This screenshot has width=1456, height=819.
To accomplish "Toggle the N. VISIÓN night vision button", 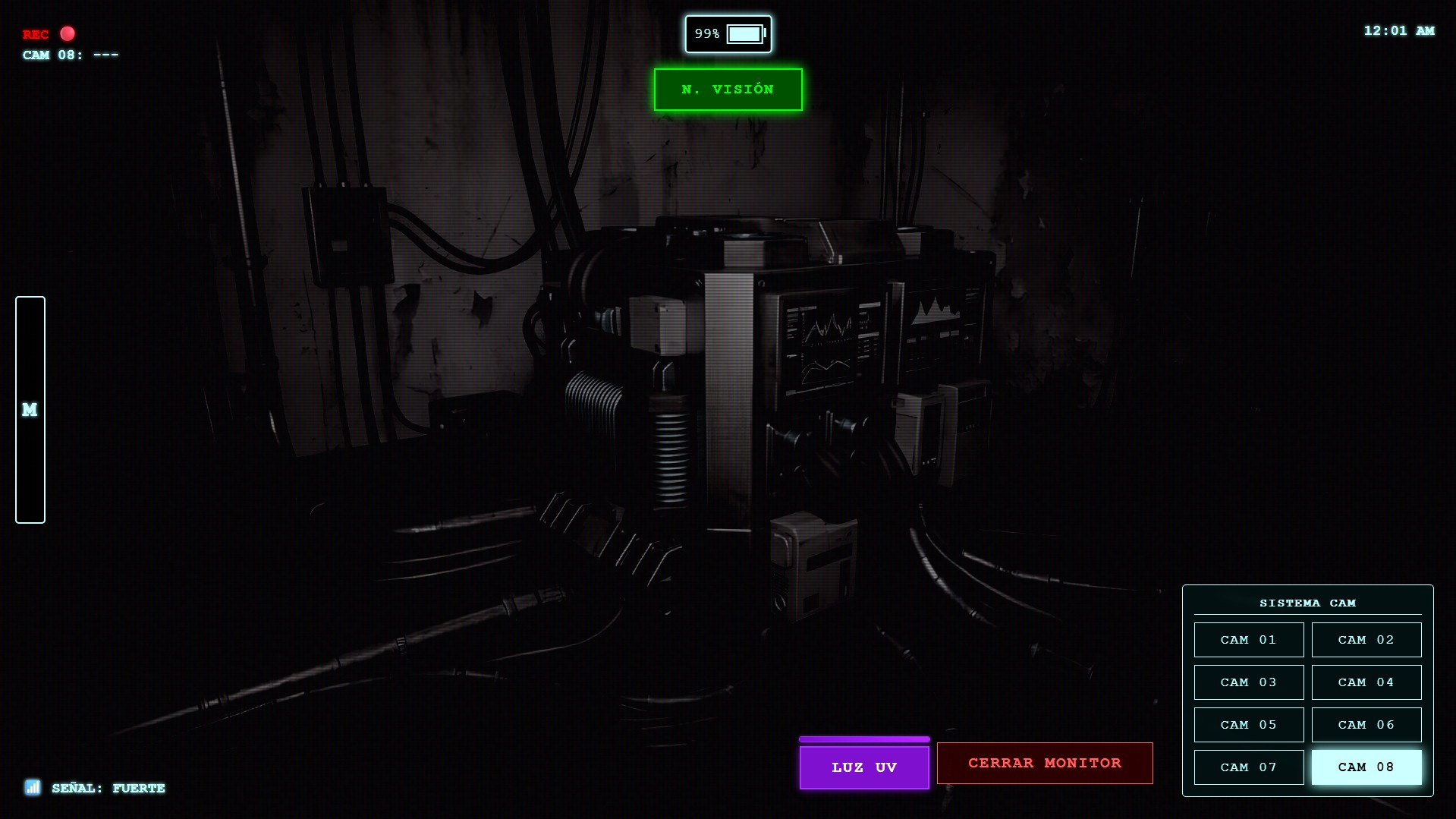I will pos(728,90).
